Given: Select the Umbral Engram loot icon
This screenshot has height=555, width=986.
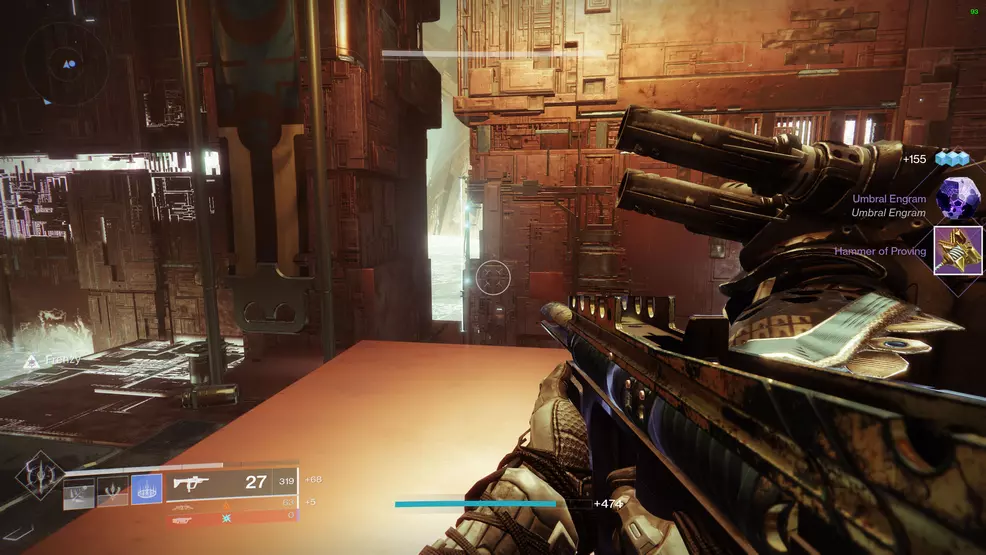Looking at the screenshot, I should pyautogui.click(x=957, y=199).
